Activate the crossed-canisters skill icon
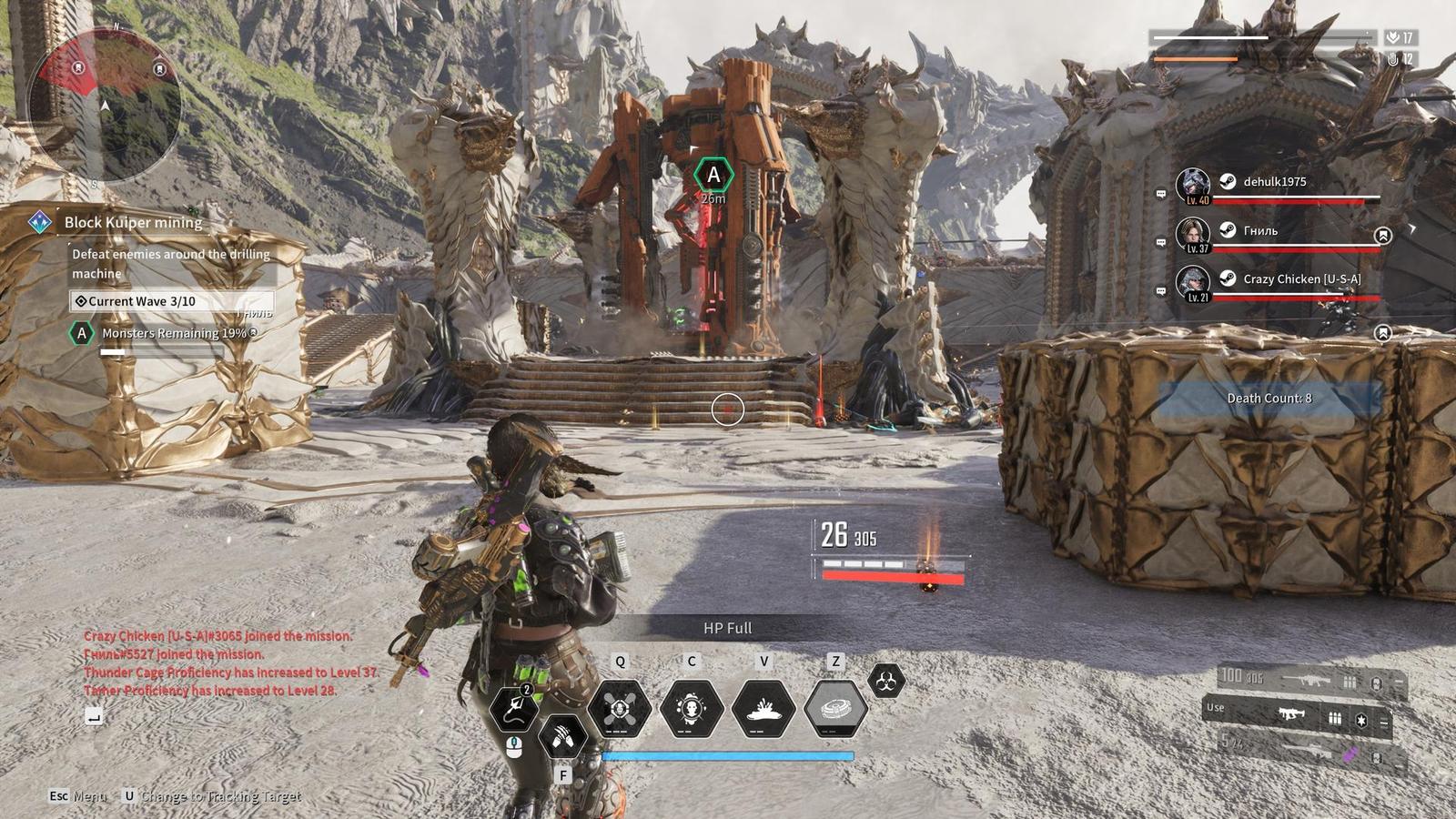 tap(620, 708)
